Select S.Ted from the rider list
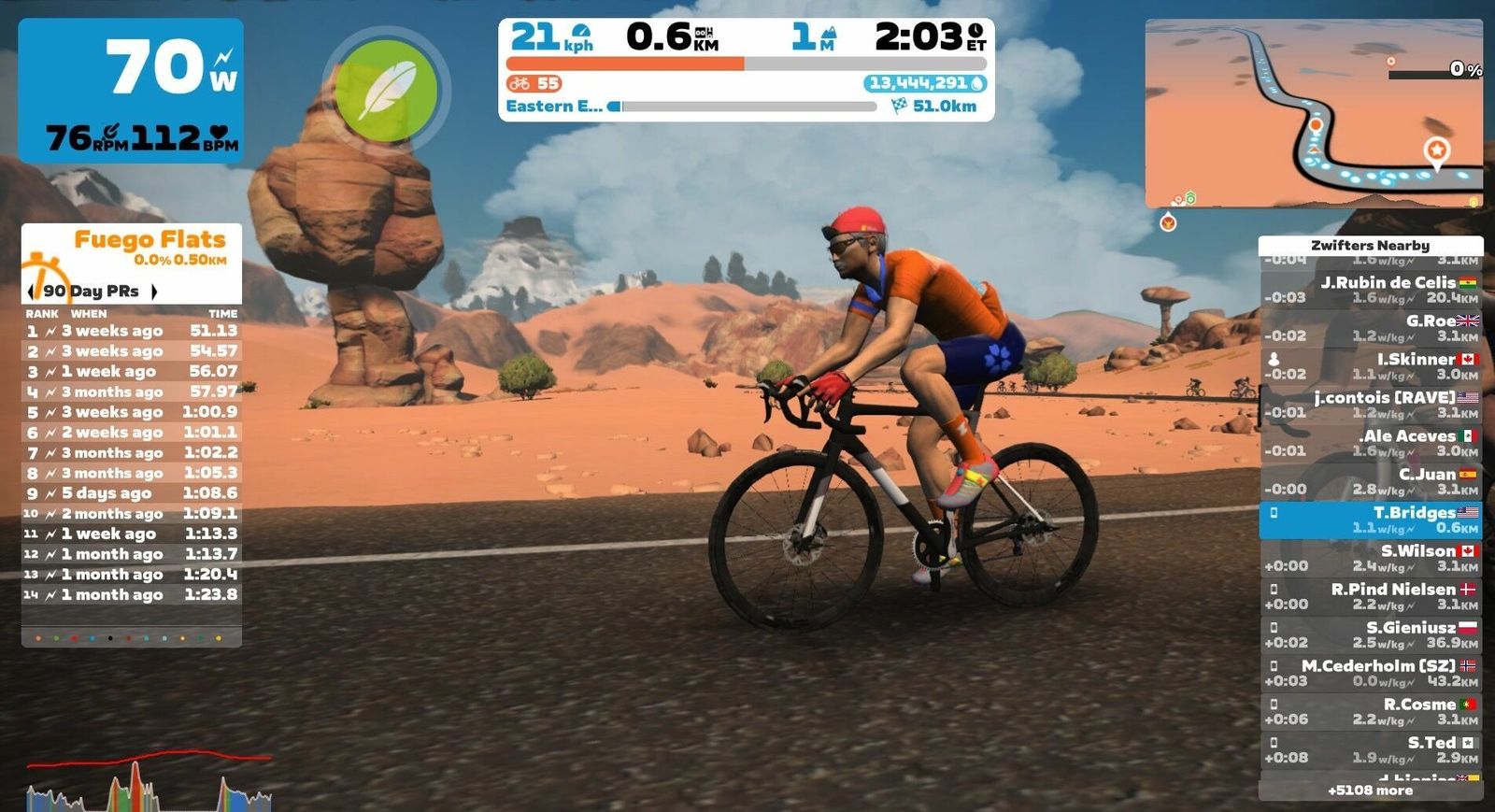The width and height of the screenshot is (1495, 812). point(1371,749)
